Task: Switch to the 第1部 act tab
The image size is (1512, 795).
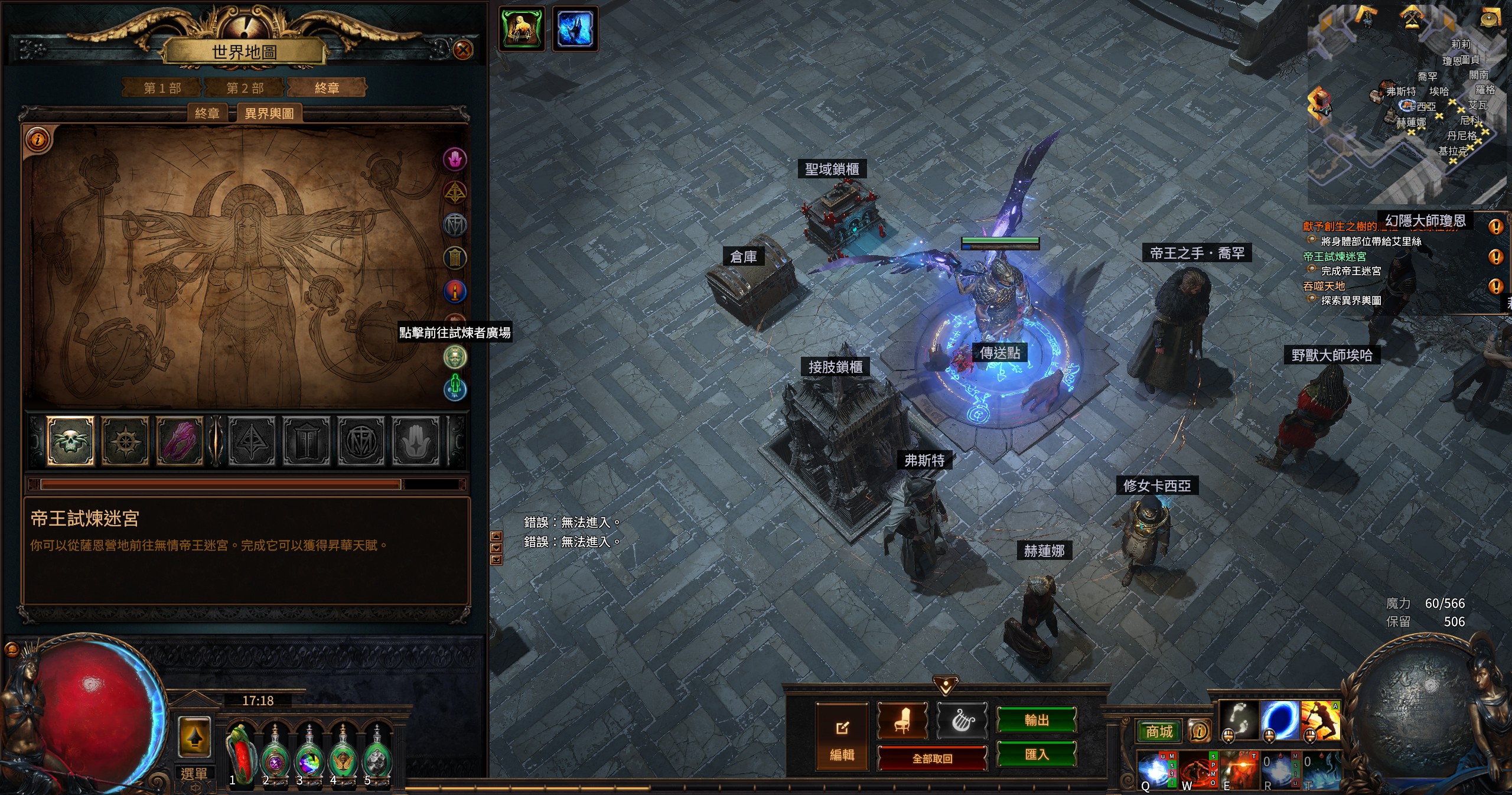Action: 162,88
